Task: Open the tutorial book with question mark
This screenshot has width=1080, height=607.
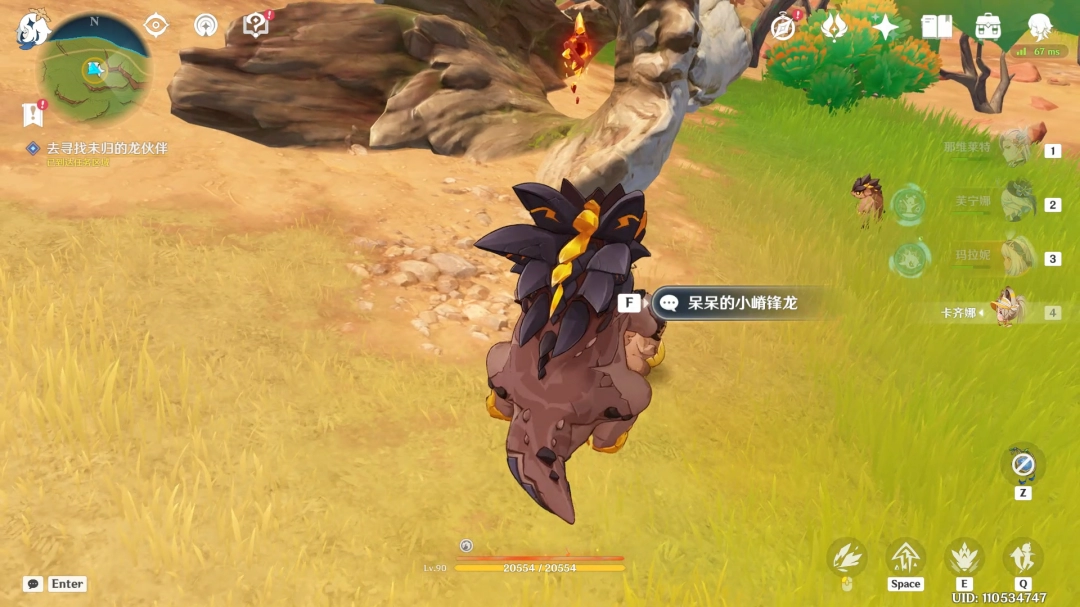Action: pyautogui.click(x=256, y=25)
